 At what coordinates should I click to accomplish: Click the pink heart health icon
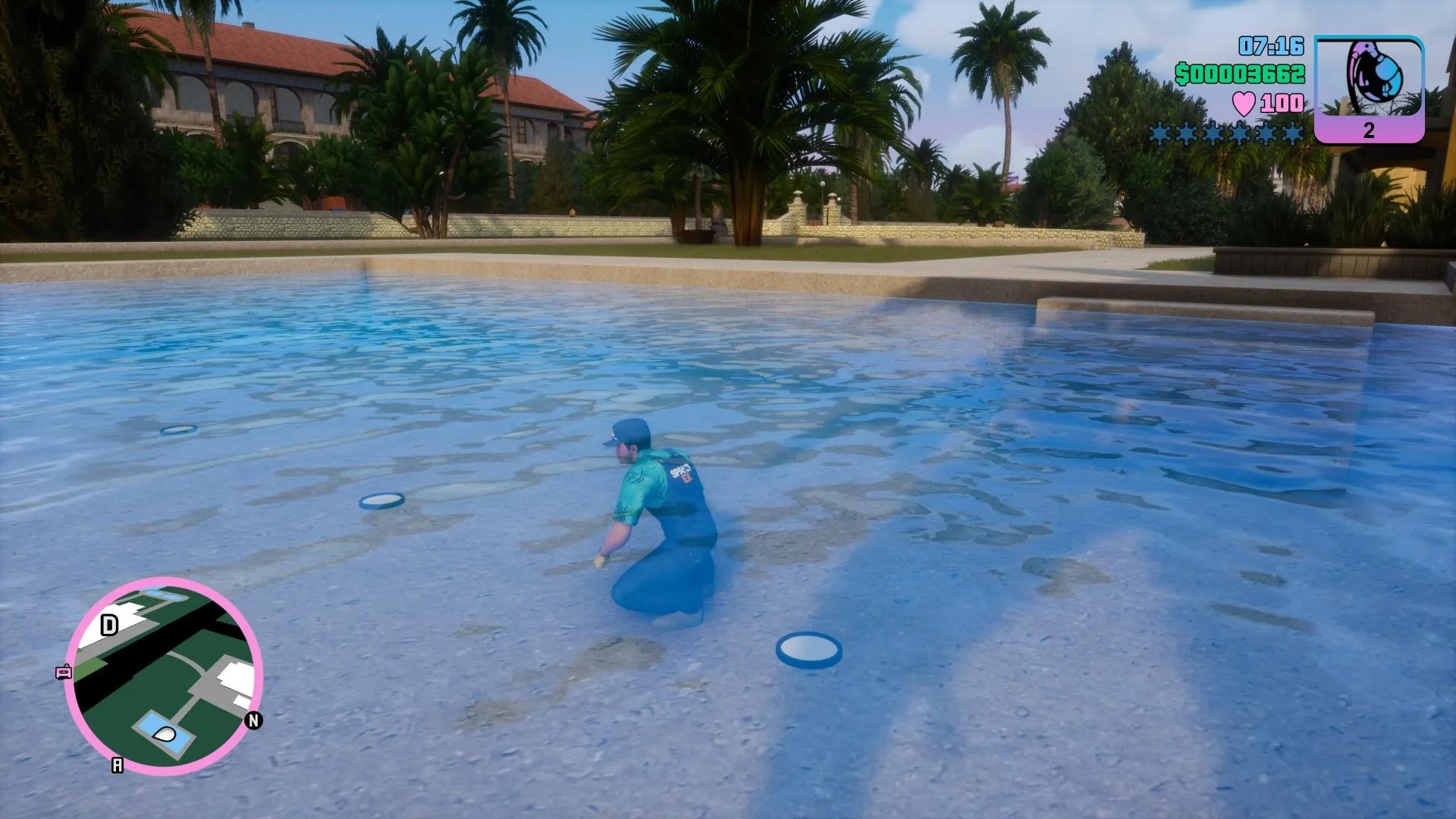(1244, 105)
